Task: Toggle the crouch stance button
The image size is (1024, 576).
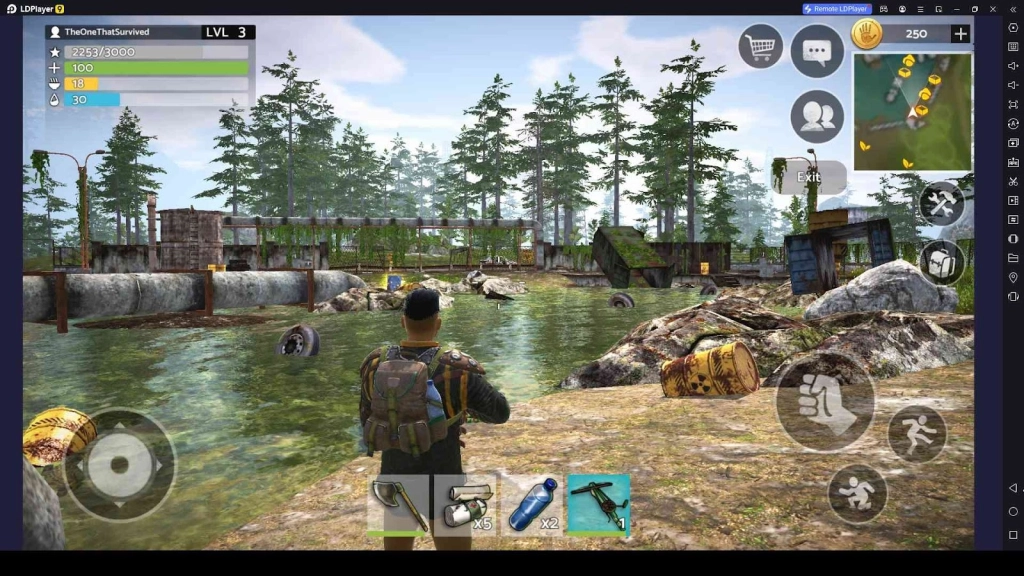Action: pyautogui.click(x=857, y=493)
